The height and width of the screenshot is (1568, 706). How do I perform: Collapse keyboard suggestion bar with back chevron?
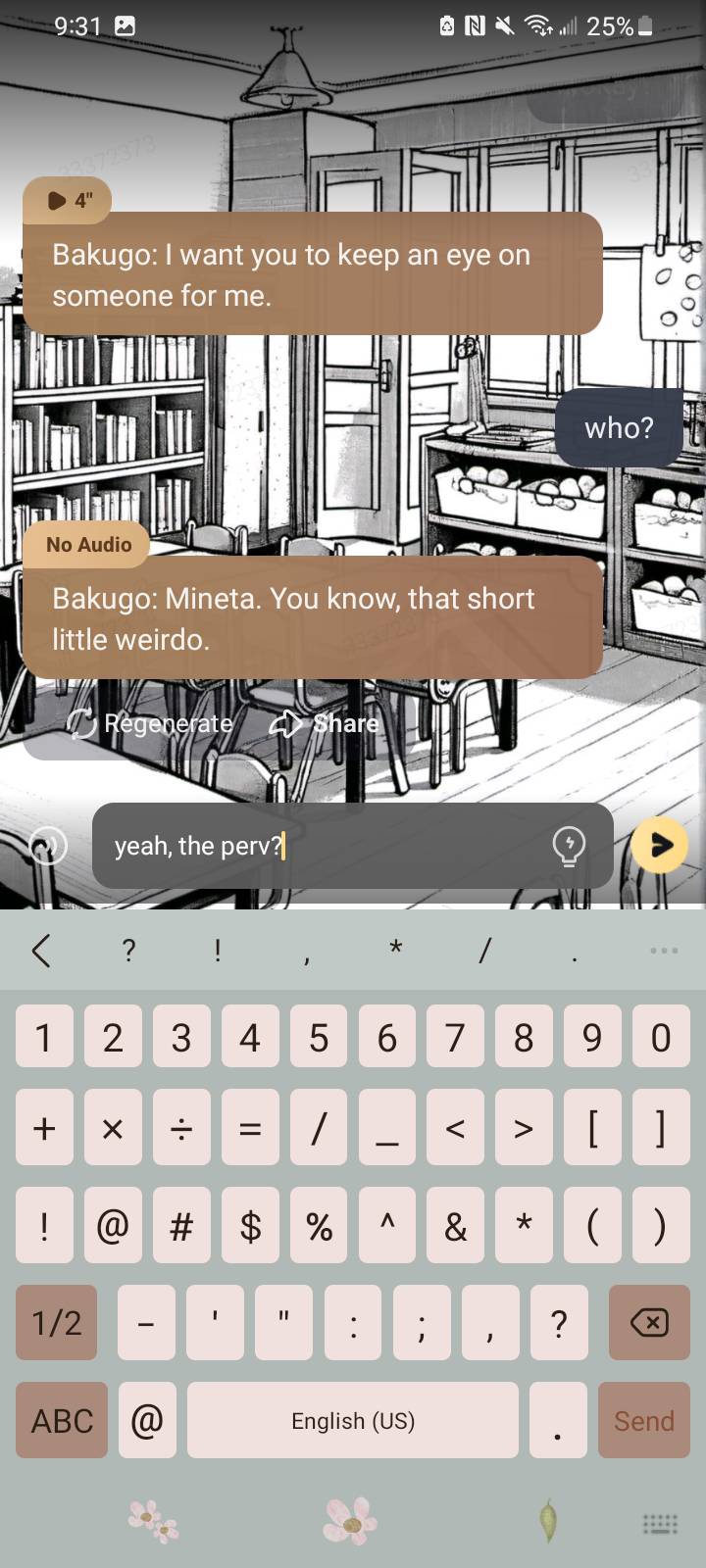pos(41,950)
